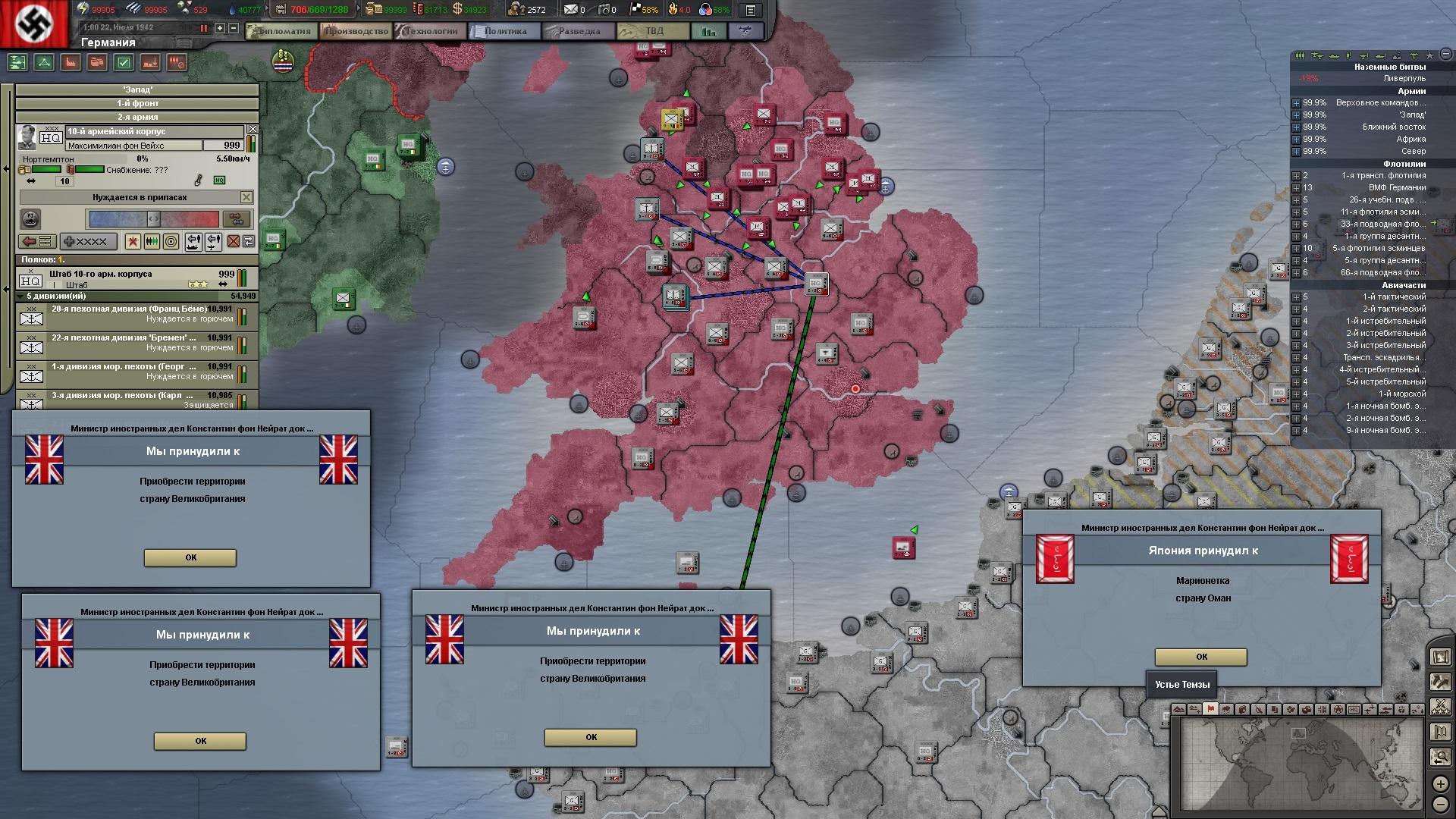Open the main menu button in the top bar
Image resolution: width=1456 pixels, height=819 pixels.
(750, 10)
